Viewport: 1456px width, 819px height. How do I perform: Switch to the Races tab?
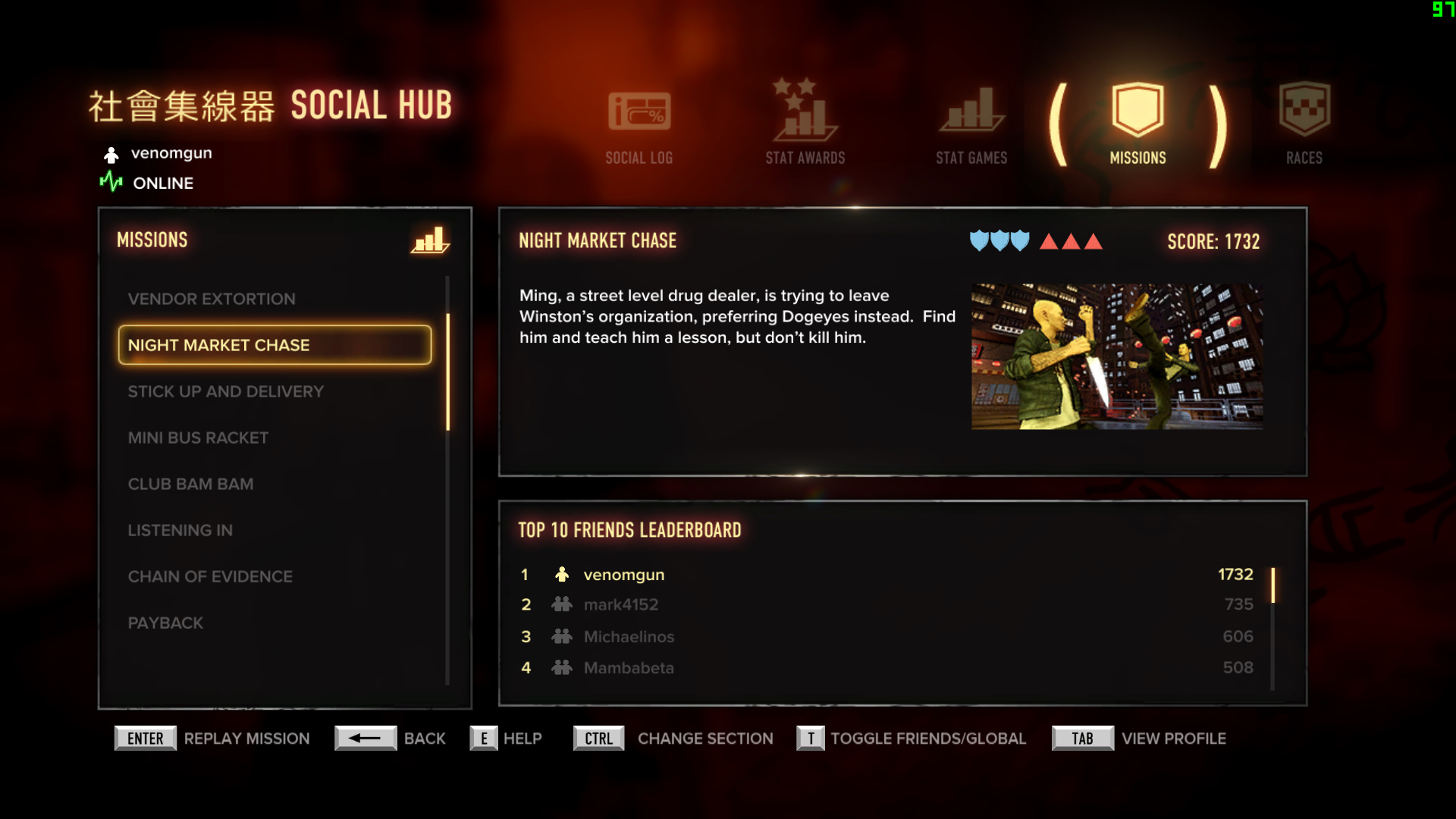click(x=1304, y=124)
